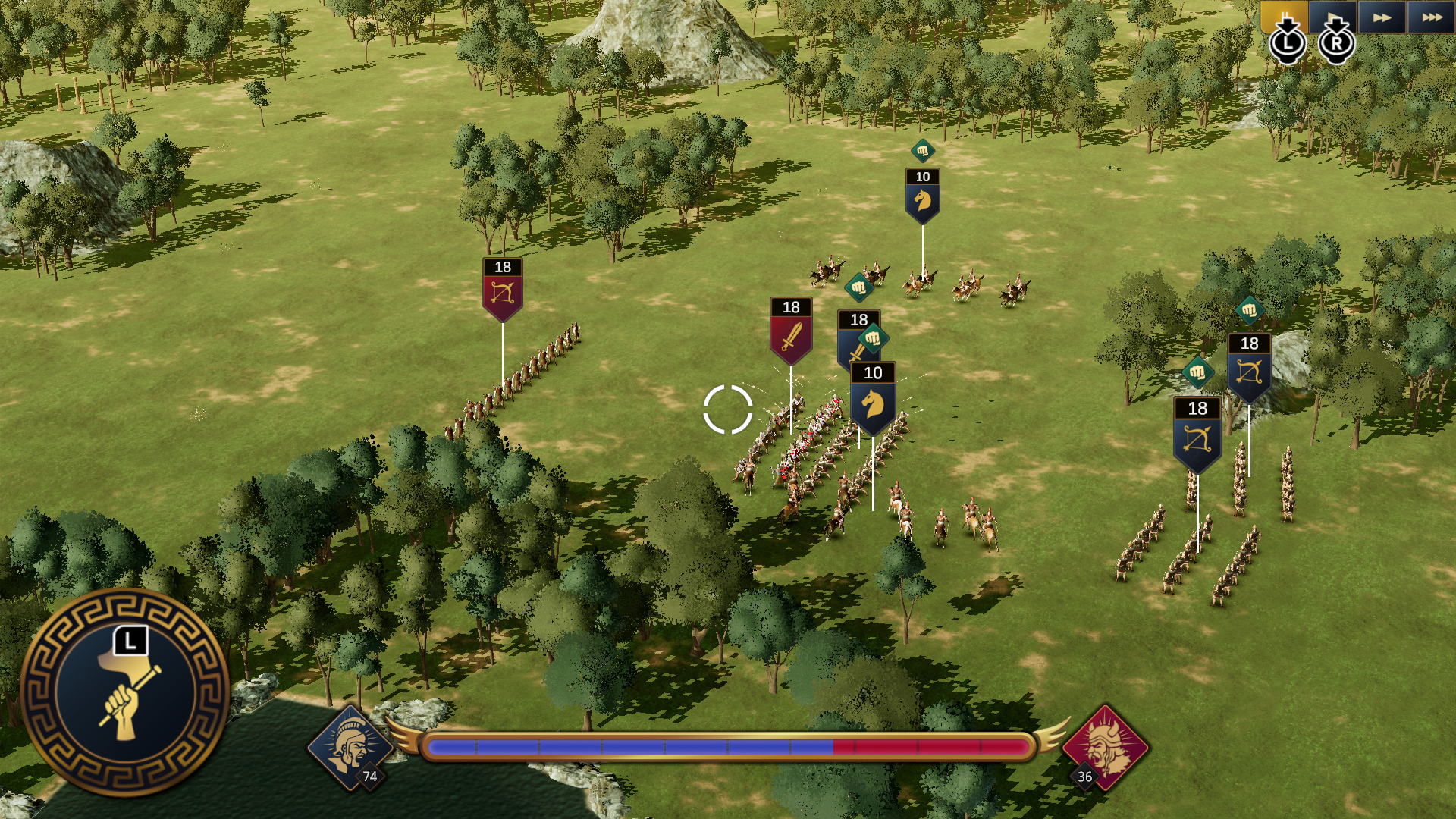
Task: Click the blue-red battle balance bar
Action: pos(728,747)
